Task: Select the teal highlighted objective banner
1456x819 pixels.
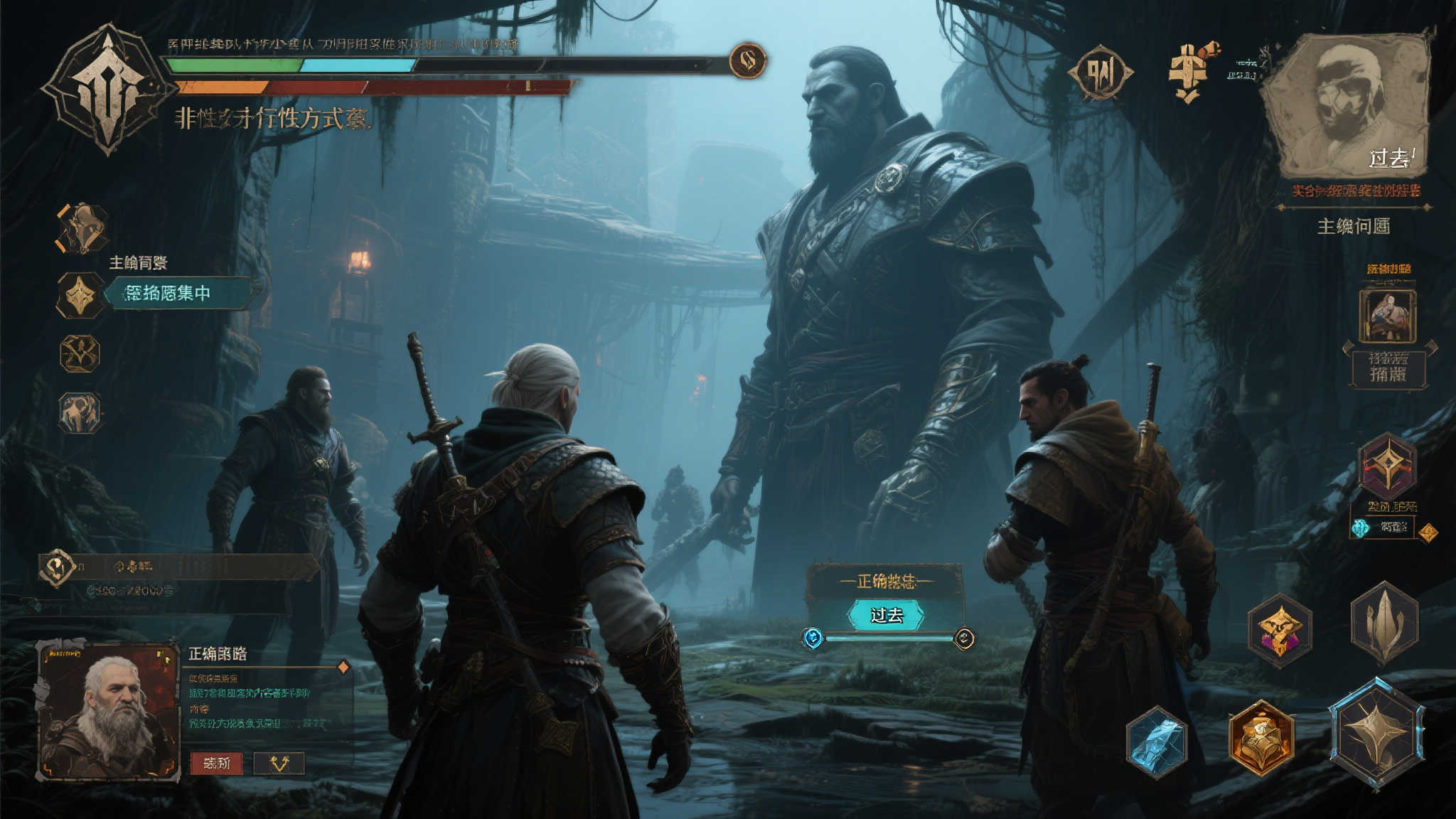Action: click(176, 293)
